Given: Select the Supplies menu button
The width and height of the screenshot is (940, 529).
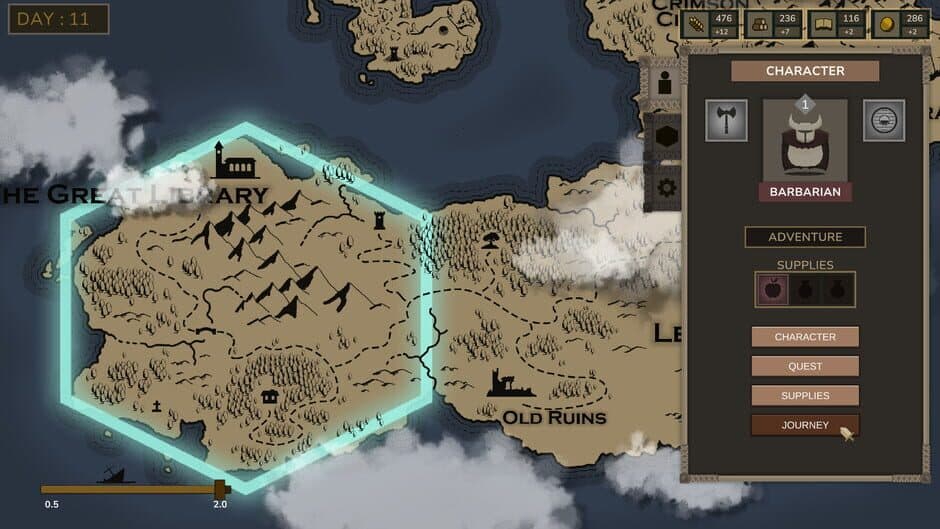Looking at the screenshot, I should [805, 396].
